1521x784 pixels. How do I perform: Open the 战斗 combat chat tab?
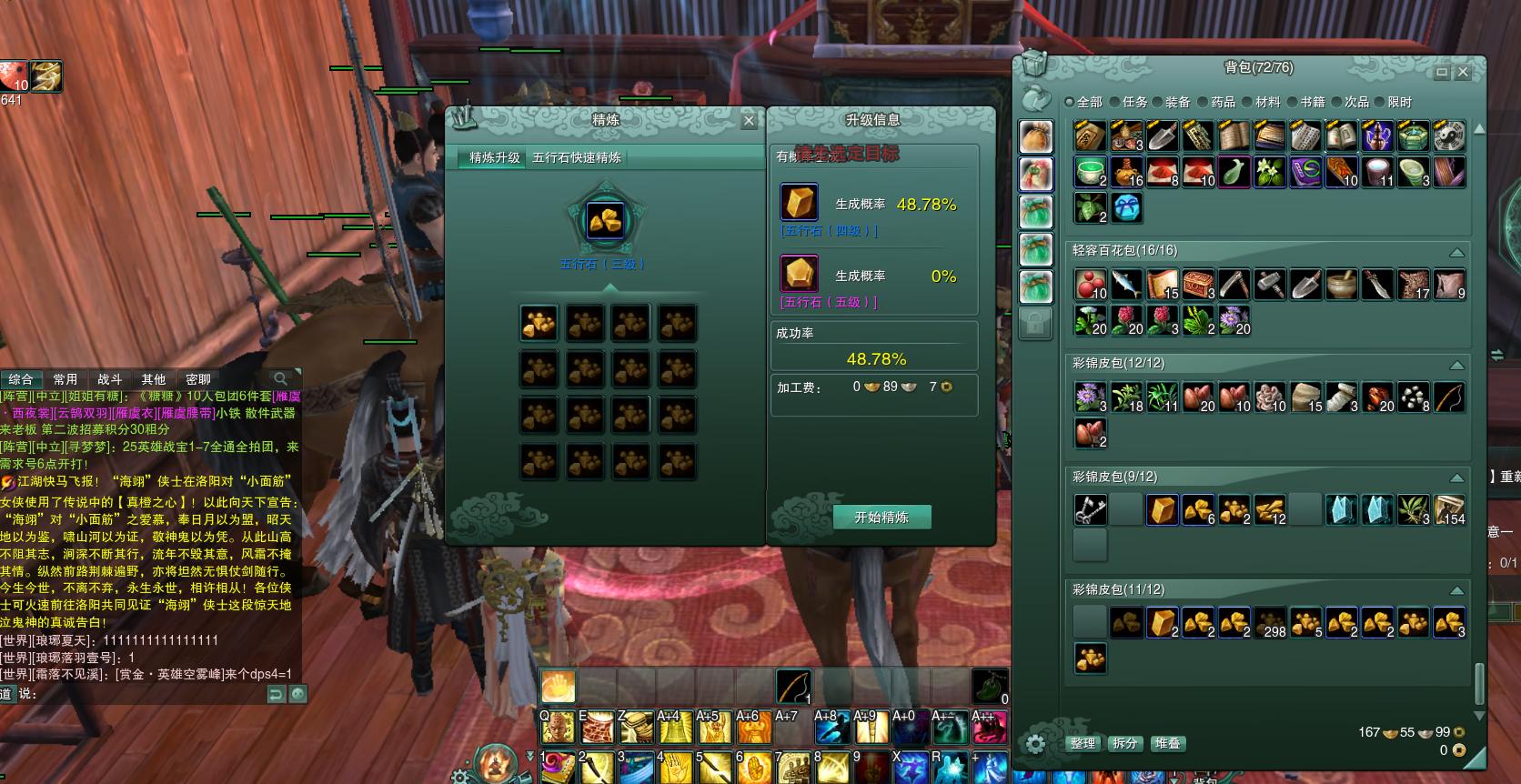click(109, 379)
